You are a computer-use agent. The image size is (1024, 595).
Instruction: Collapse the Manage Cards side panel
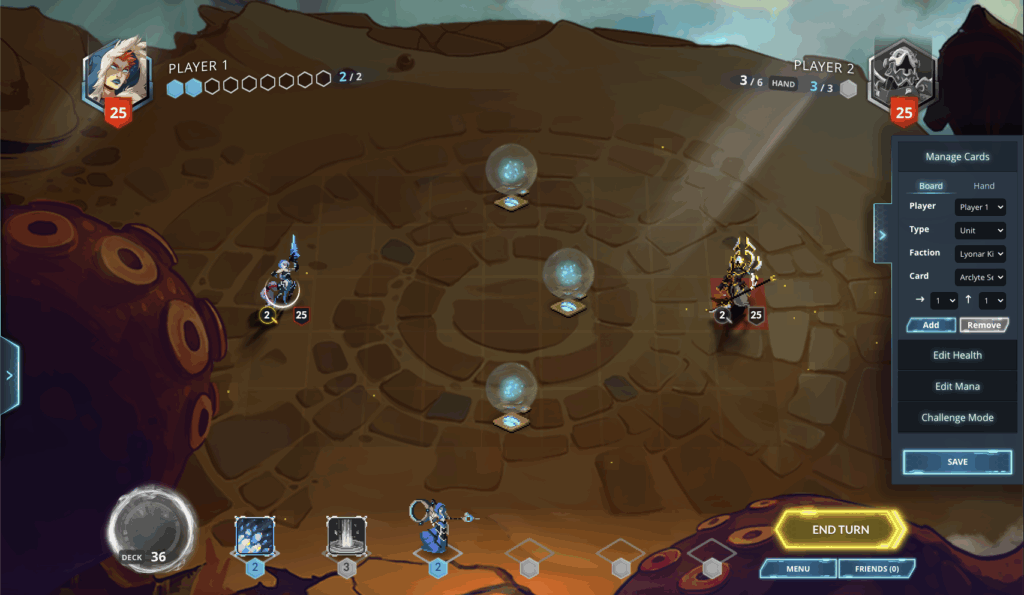882,234
